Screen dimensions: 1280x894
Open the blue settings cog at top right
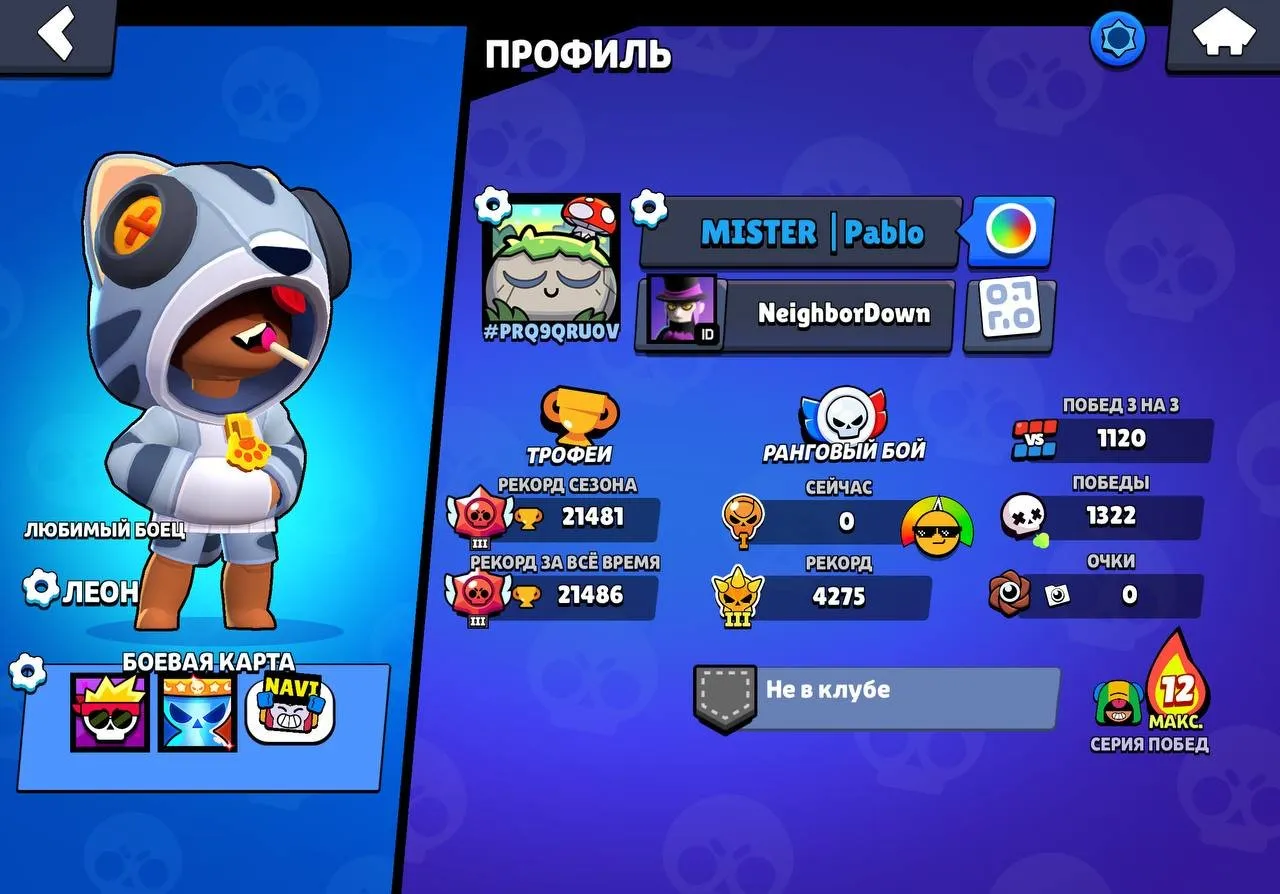[x=1118, y=40]
